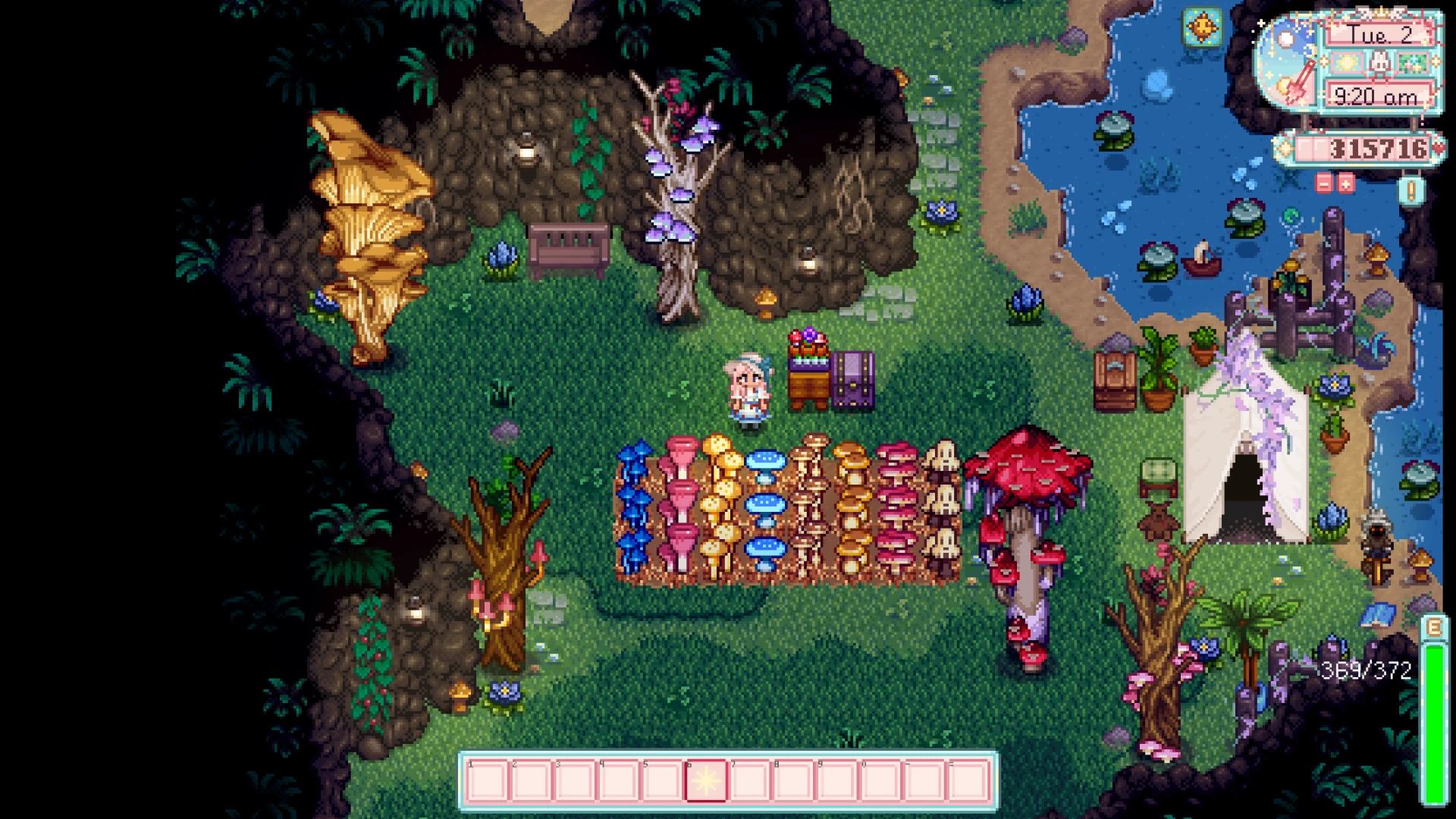Click the 315716 gold amount

coord(1377,149)
